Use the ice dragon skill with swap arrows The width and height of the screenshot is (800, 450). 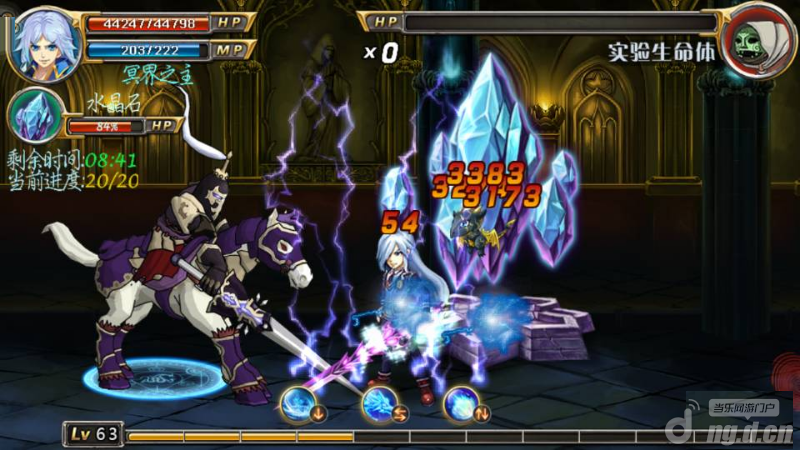click(380, 403)
